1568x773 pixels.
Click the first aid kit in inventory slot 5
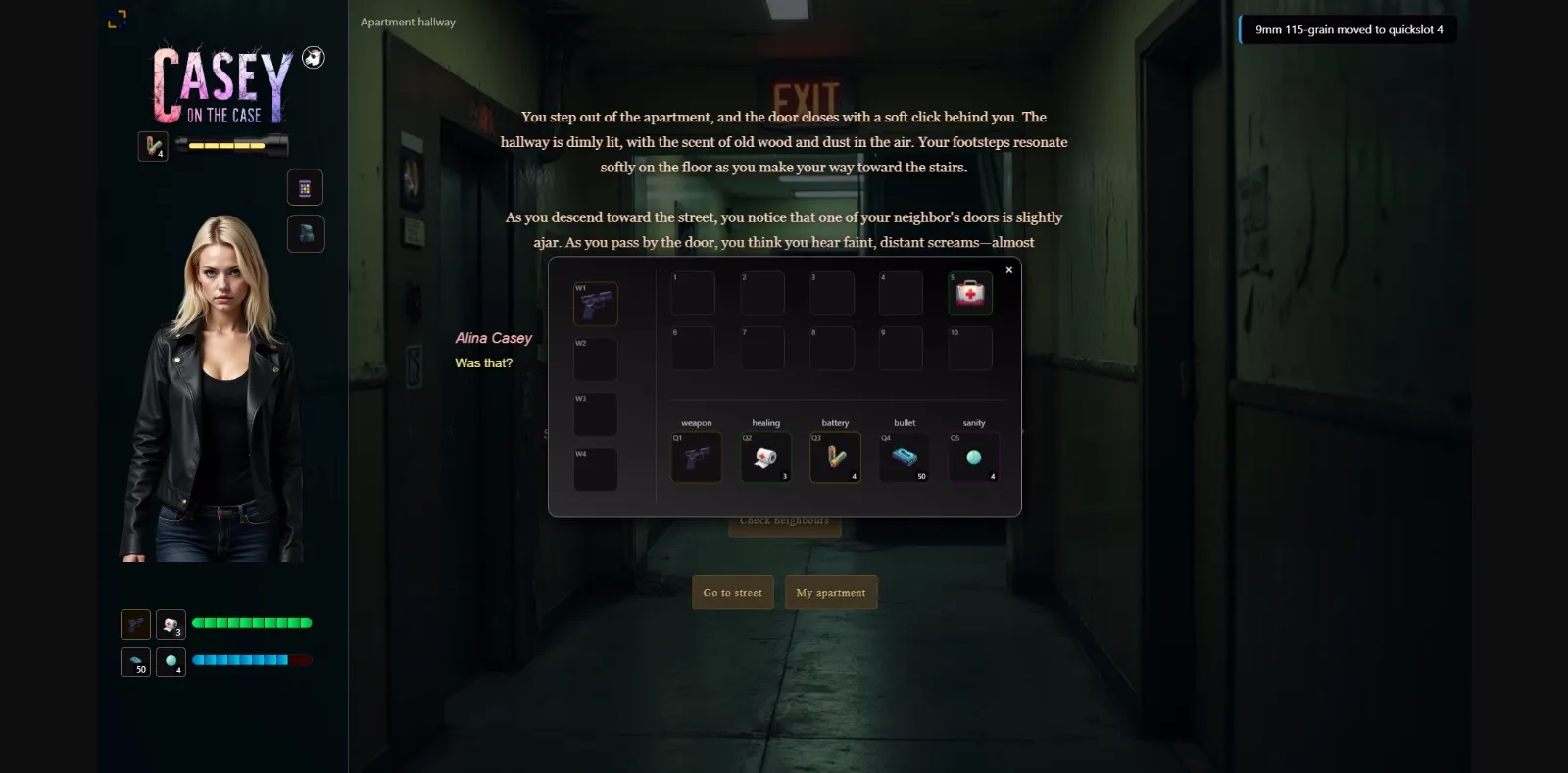969,293
